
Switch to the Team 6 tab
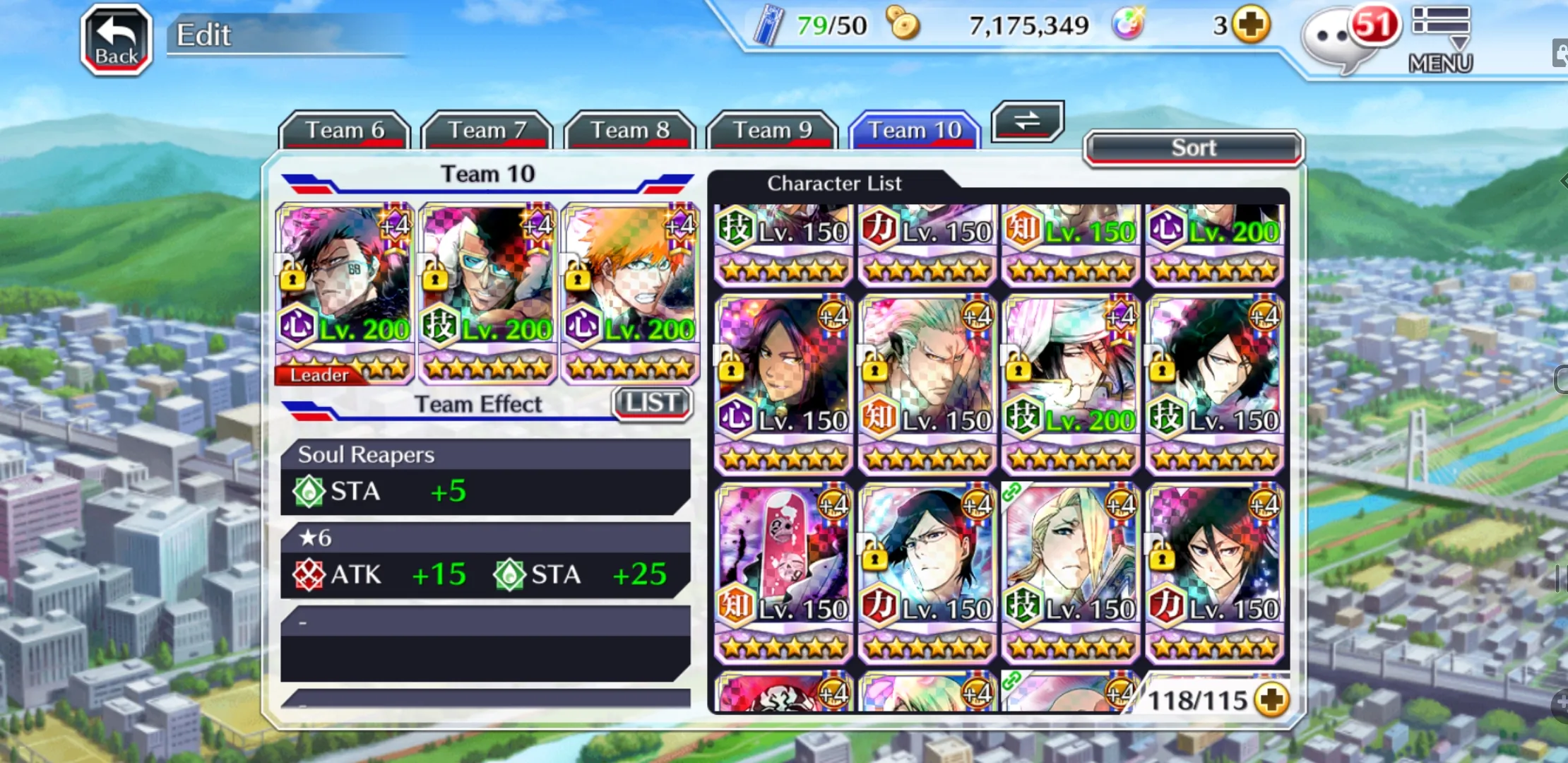coord(345,130)
